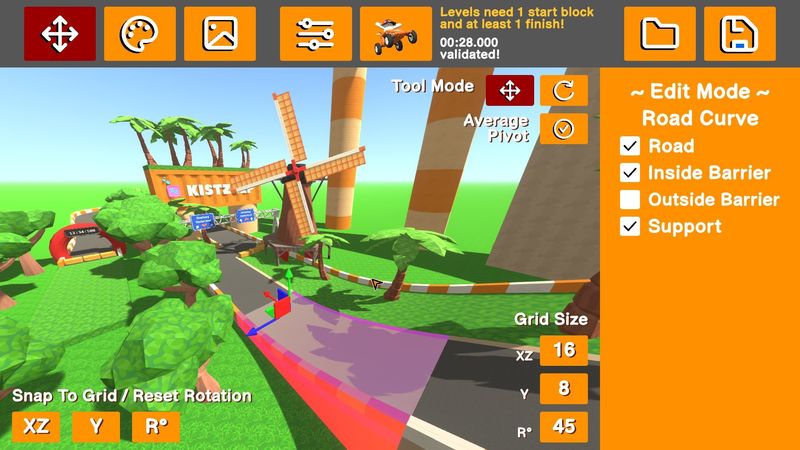Uncheck the Road checkbox

coord(630,146)
